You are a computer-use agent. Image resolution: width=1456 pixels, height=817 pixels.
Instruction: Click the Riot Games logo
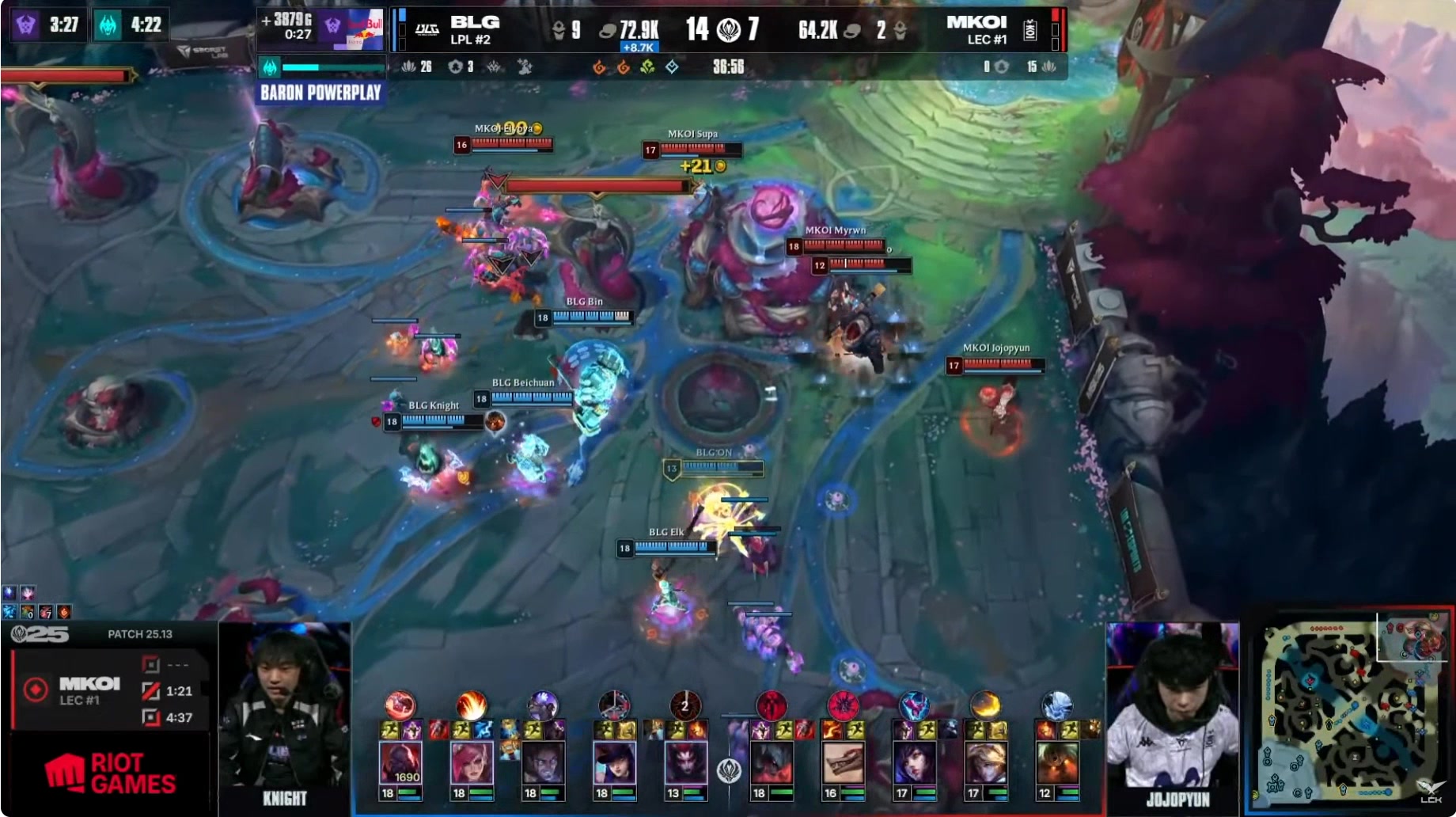tap(111, 773)
